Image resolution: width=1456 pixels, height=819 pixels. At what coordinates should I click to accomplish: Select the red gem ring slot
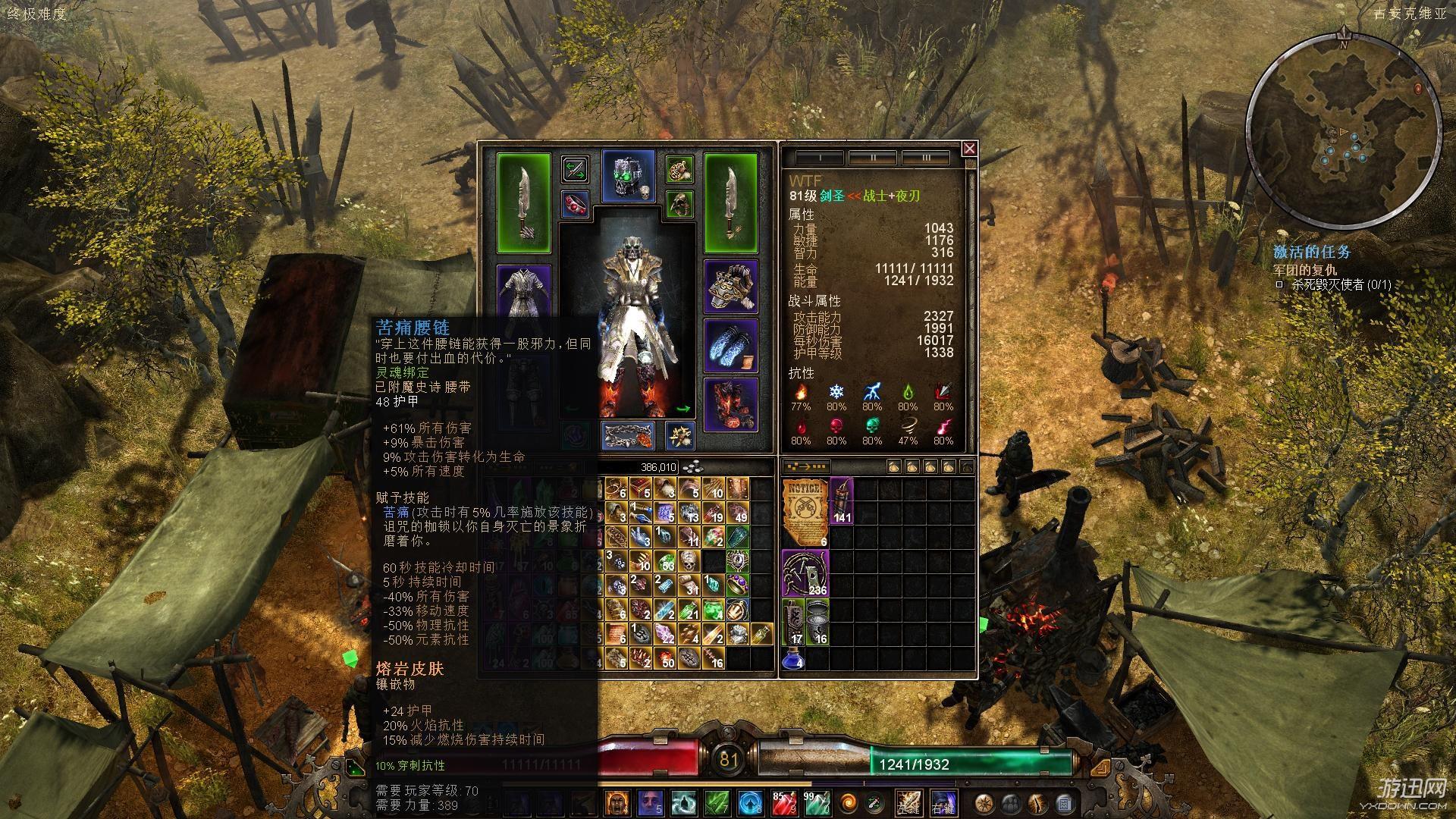pyautogui.click(x=576, y=204)
